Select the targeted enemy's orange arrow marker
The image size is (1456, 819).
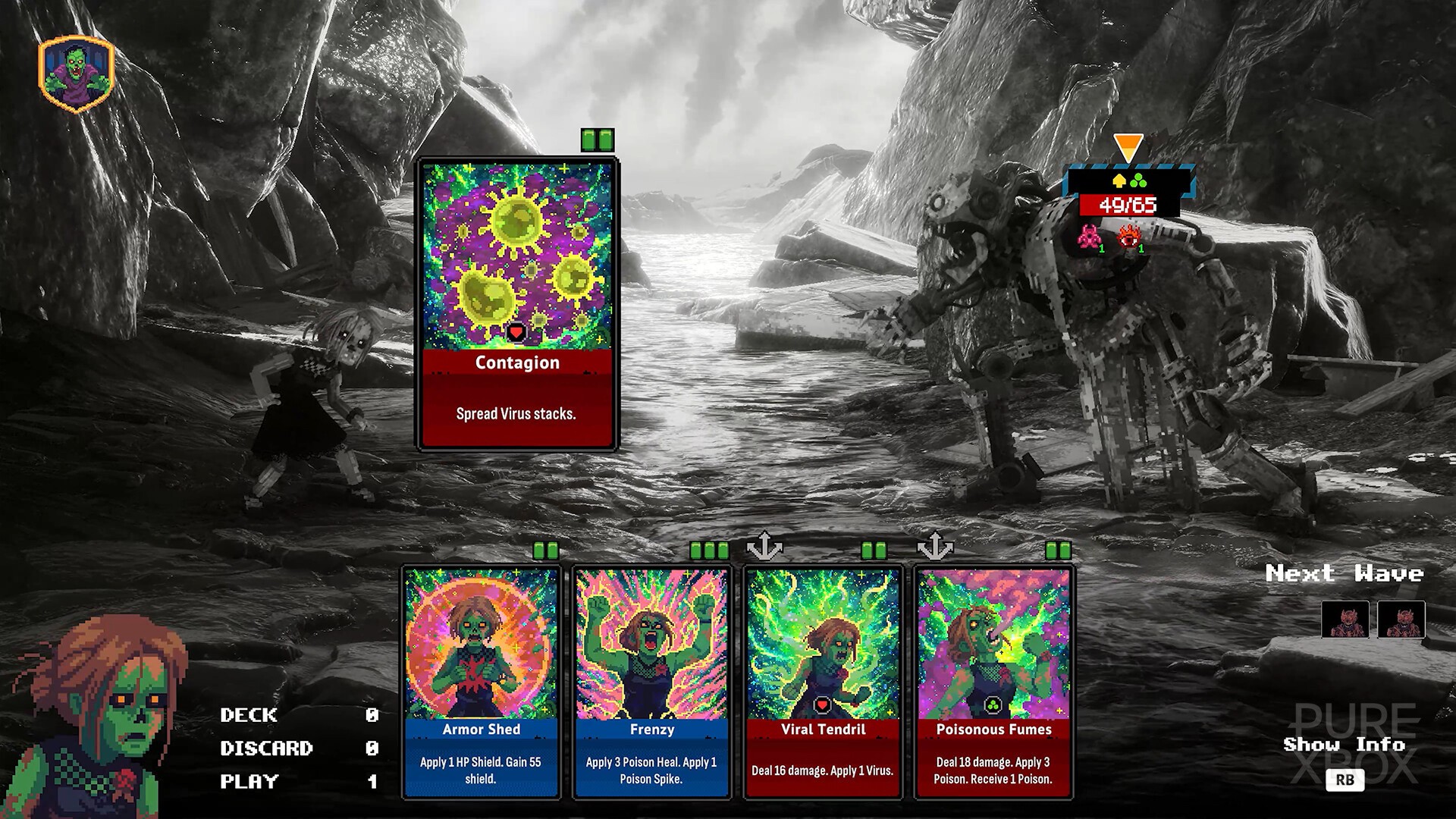coord(1128,147)
